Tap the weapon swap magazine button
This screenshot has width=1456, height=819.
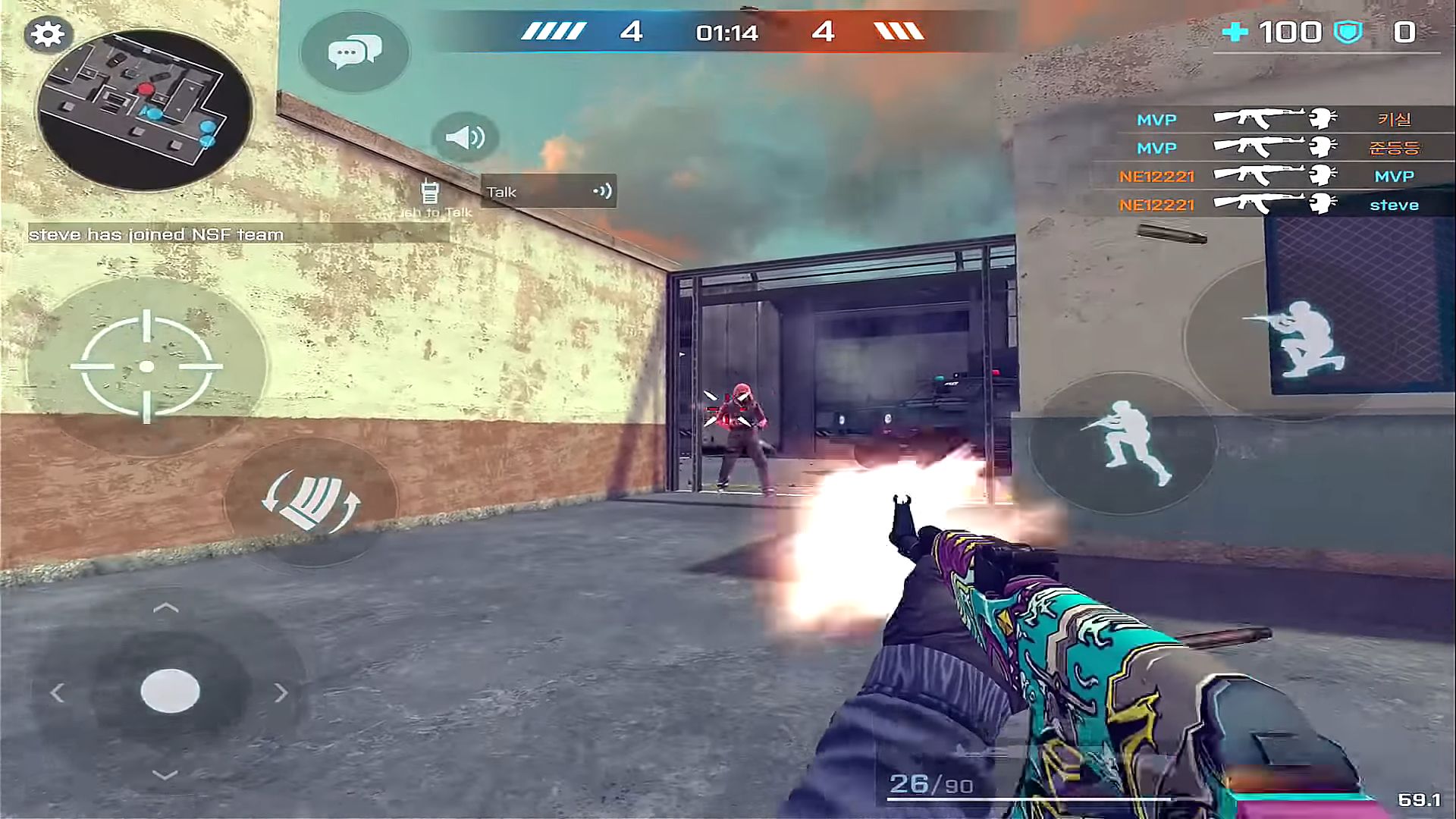coord(311,501)
